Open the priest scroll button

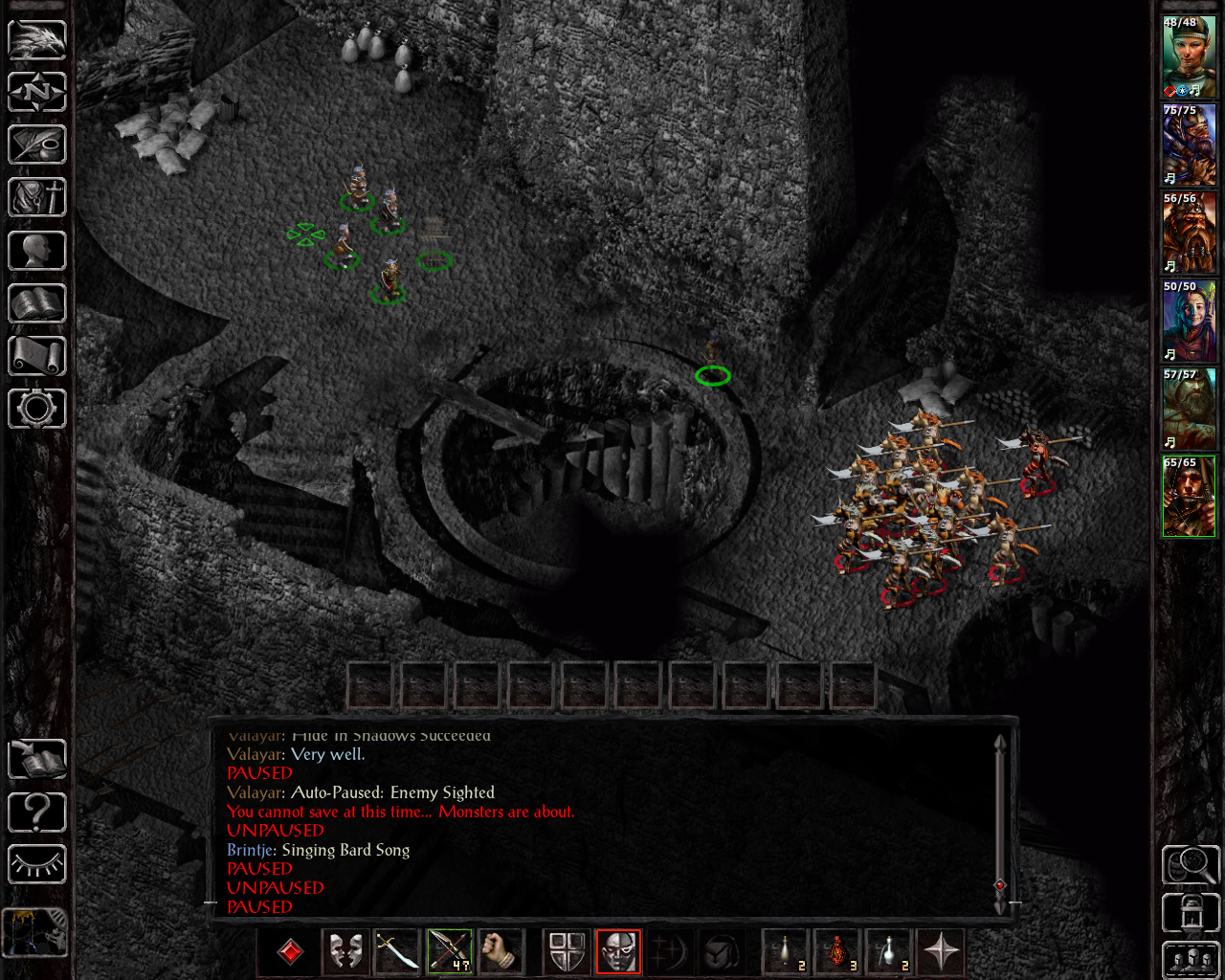(36, 356)
